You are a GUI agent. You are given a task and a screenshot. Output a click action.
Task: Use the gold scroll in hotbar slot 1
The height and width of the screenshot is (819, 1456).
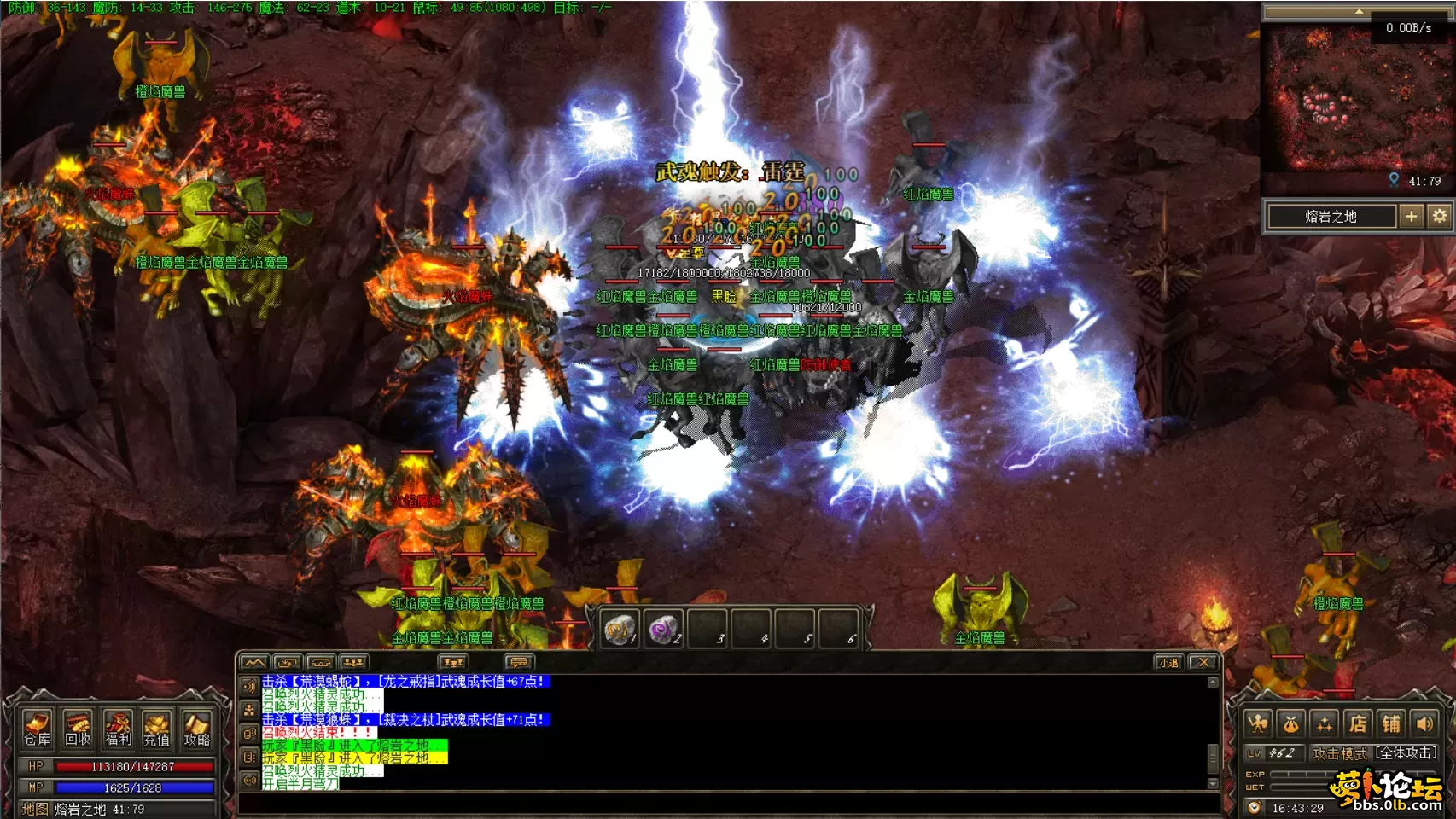(x=619, y=630)
